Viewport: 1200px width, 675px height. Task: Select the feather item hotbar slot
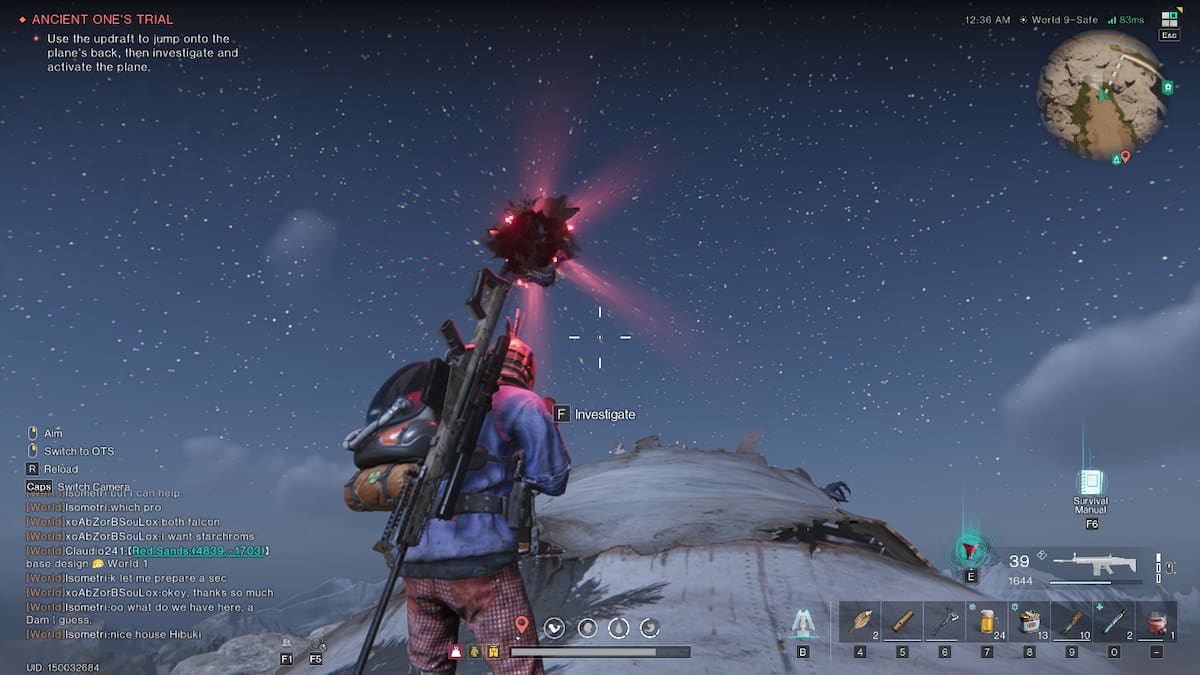pos(859,621)
